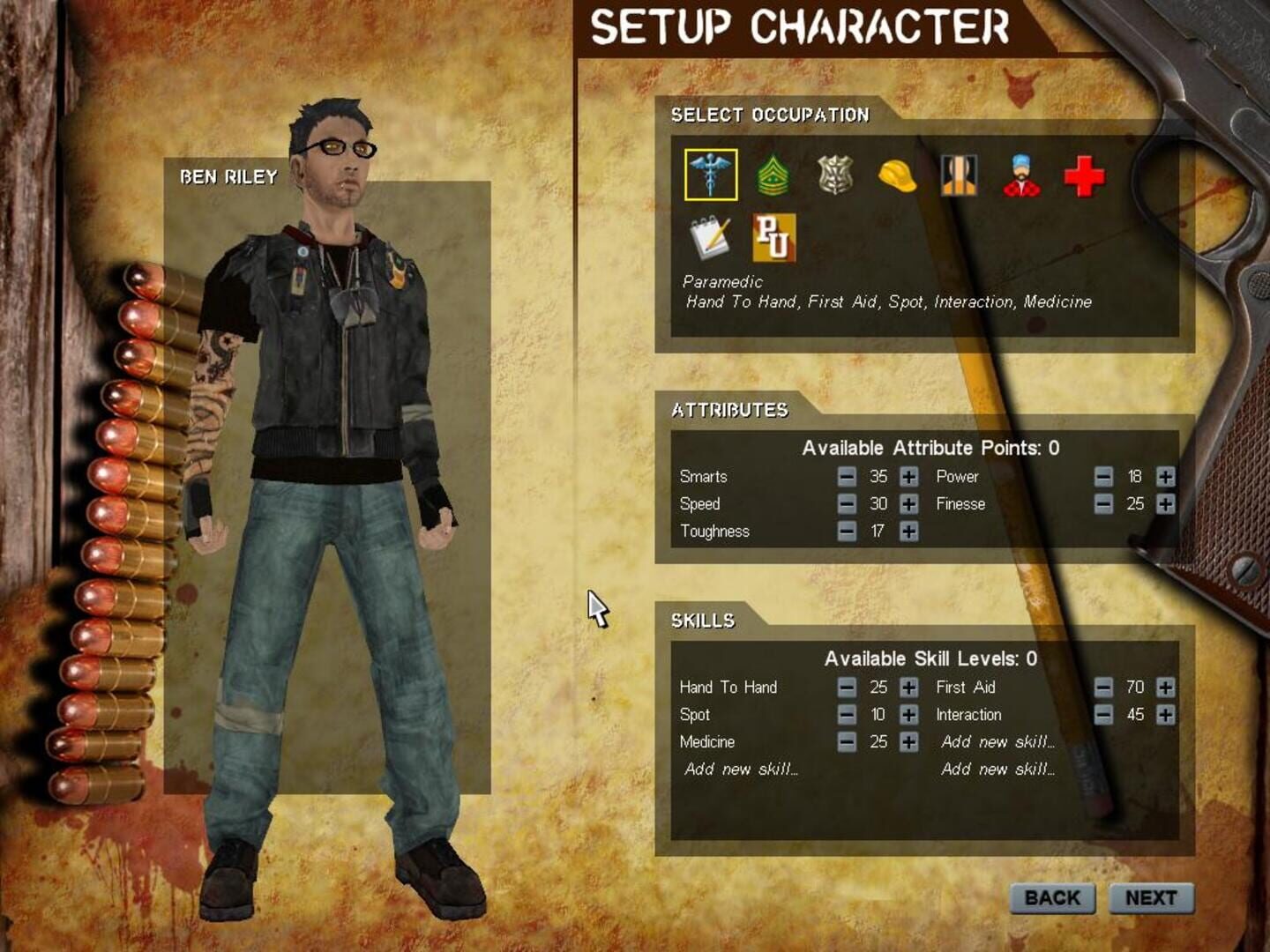Click the NEXT button to continue
Image resolution: width=1270 pixels, height=952 pixels.
(x=1154, y=898)
